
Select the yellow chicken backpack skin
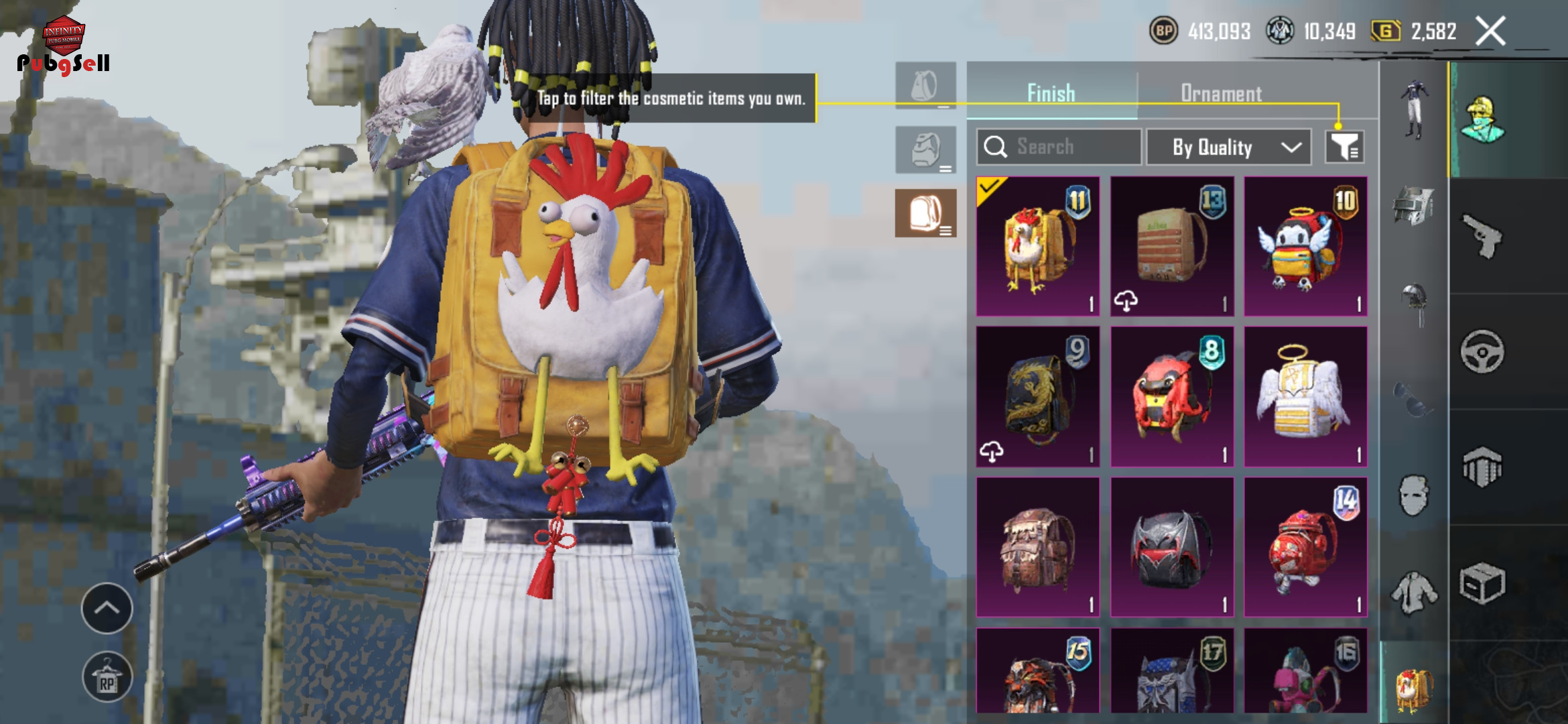1037,246
